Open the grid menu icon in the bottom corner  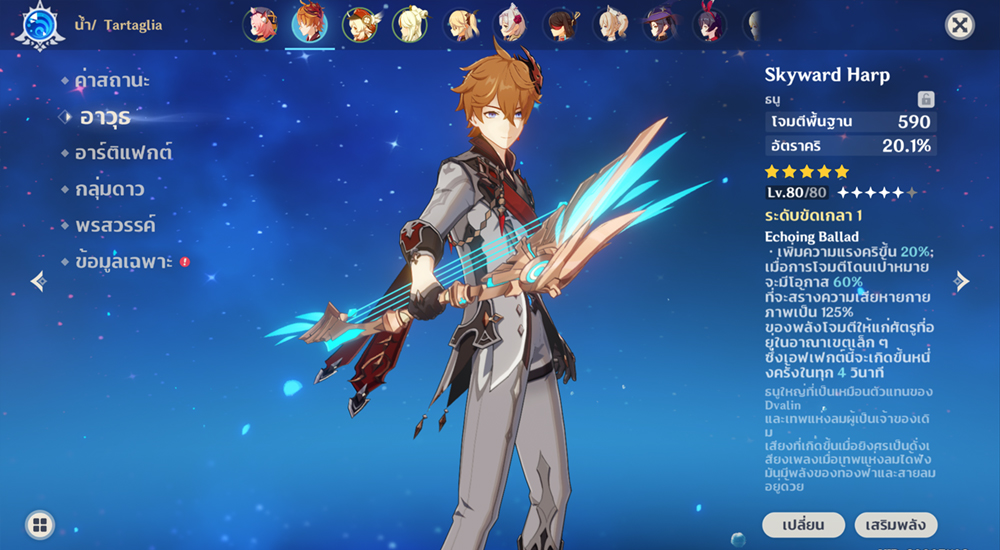click(40, 524)
